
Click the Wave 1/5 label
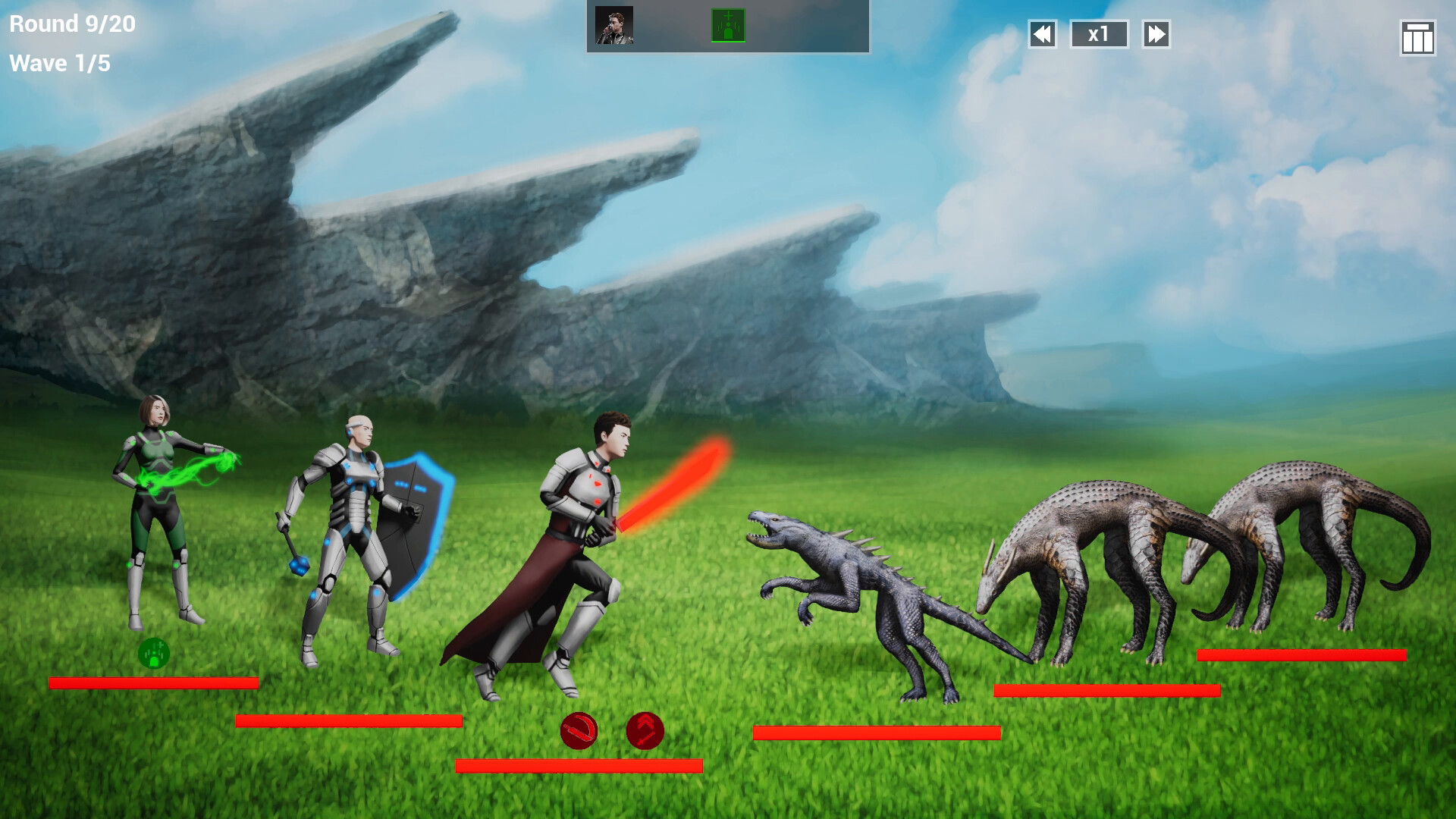point(61,64)
